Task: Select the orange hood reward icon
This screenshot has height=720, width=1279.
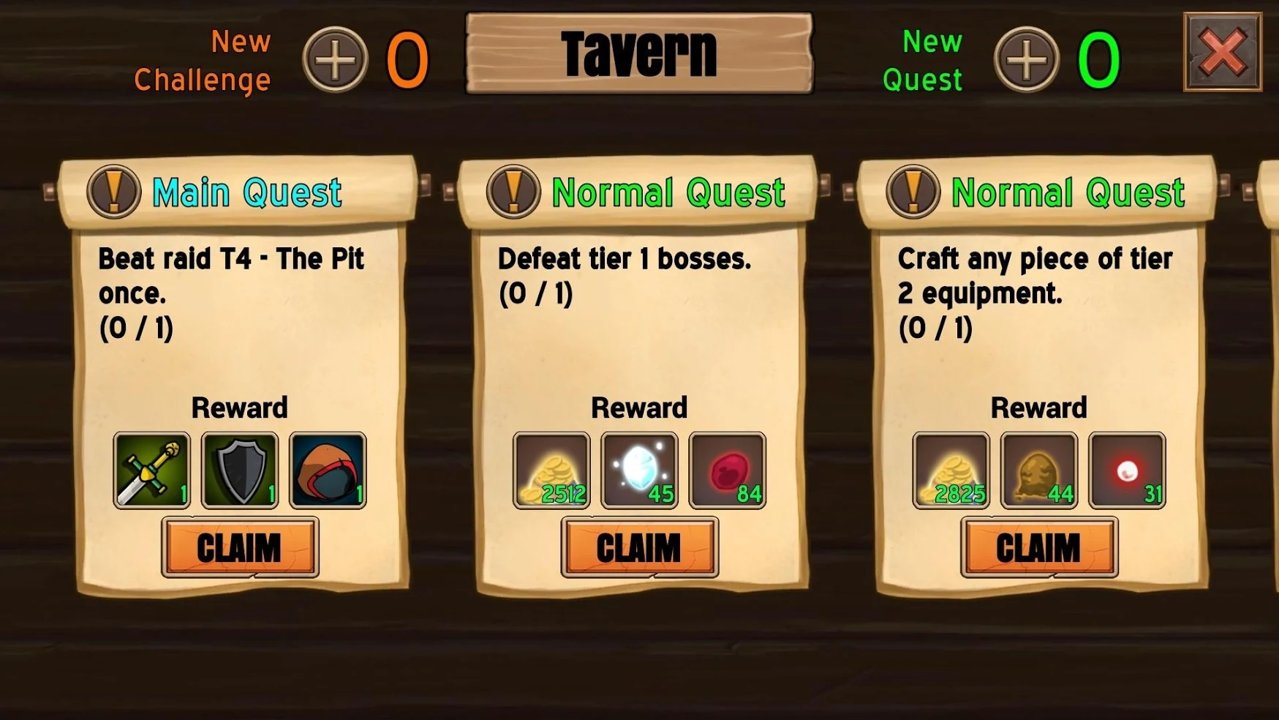Action: point(328,470)
